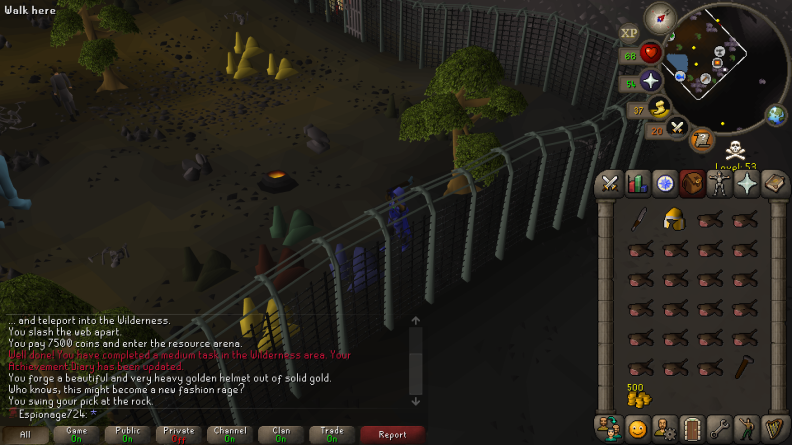Click the 500 coins stack
Viewport: 792px width, 445px height.
tap(638, 396)
